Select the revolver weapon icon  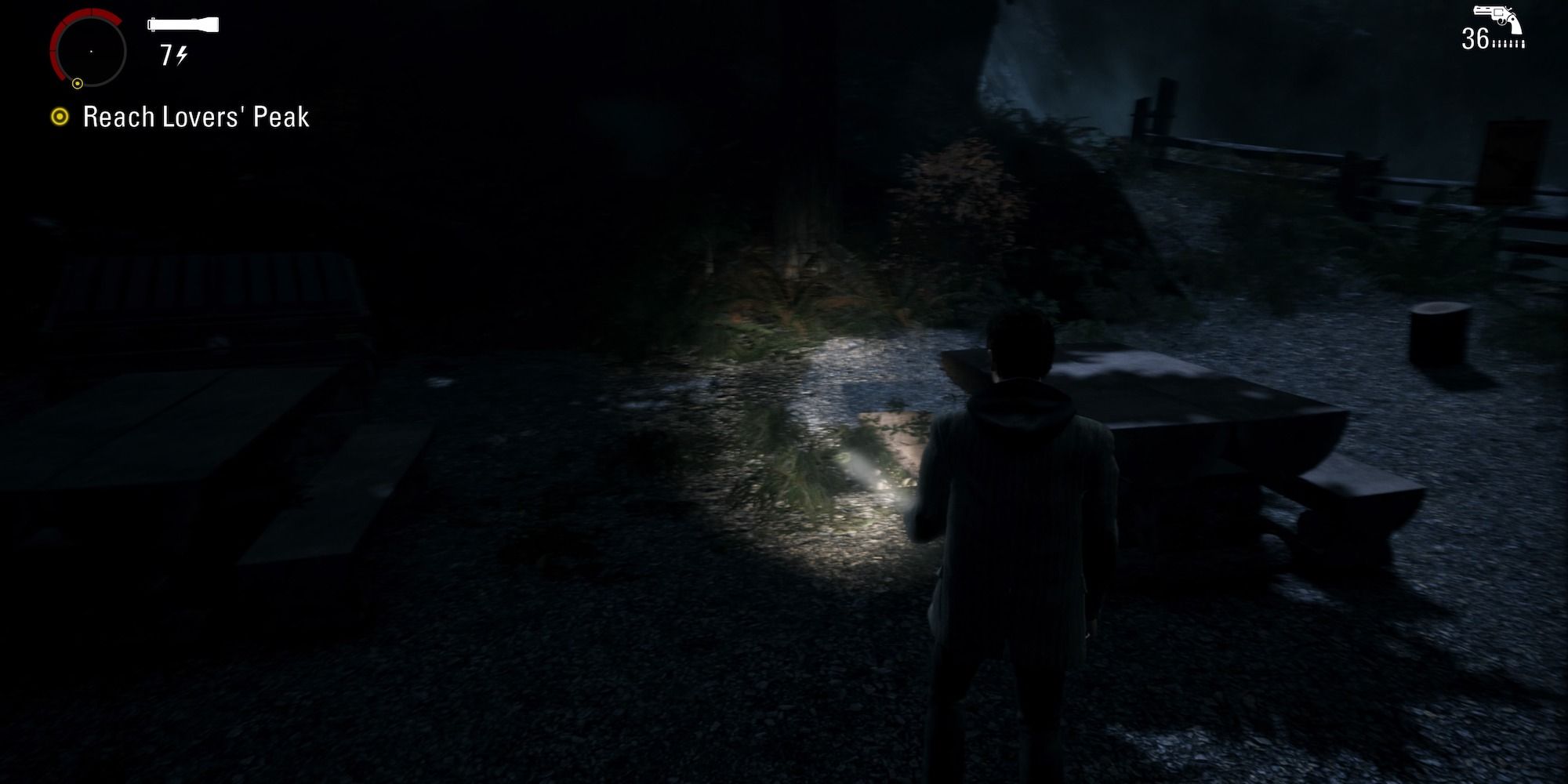pos(1496,16)
